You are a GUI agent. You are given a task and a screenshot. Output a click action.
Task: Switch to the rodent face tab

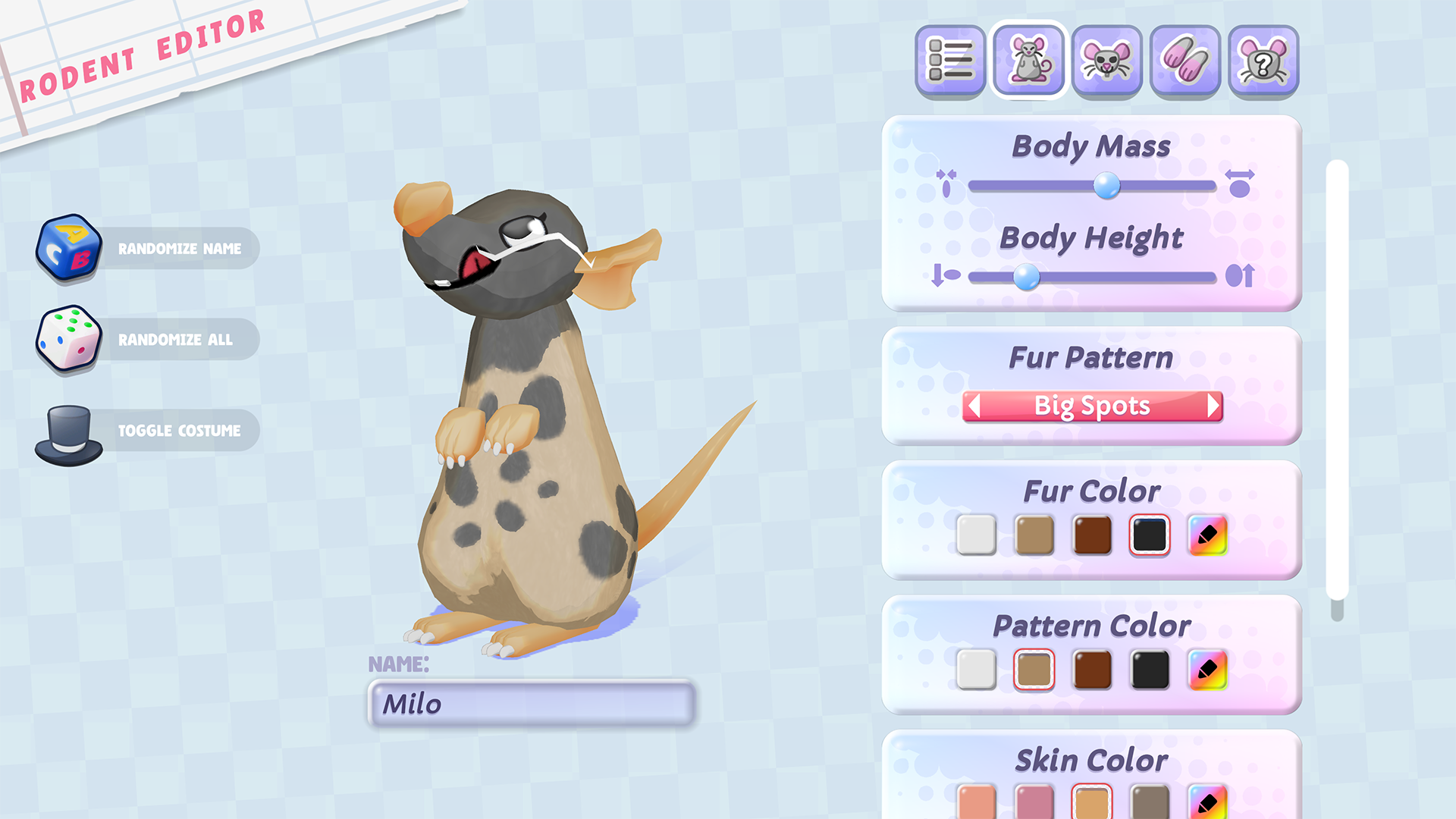[1107, 61]
